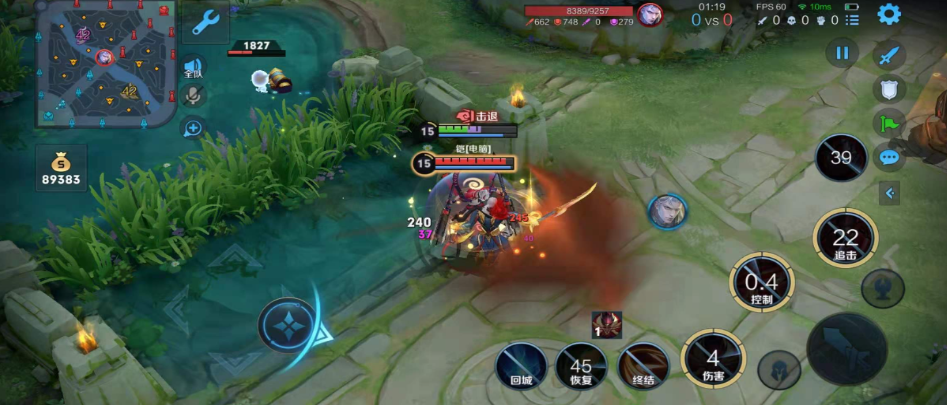Send the green flag gather signal
This screenshot has width=947, height=405.
coord(889,124)
